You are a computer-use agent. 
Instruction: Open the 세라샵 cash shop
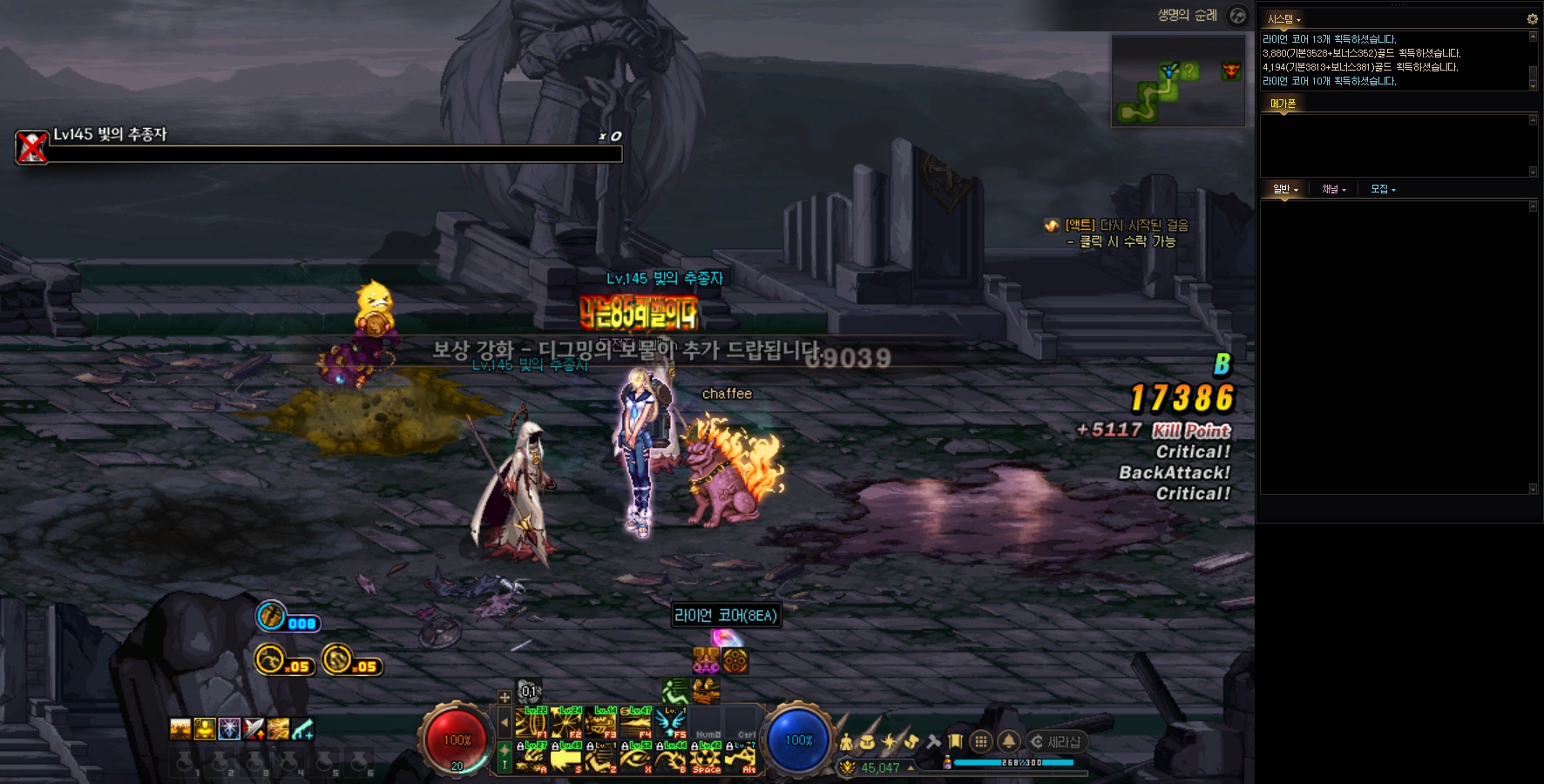coord(1055,742)
